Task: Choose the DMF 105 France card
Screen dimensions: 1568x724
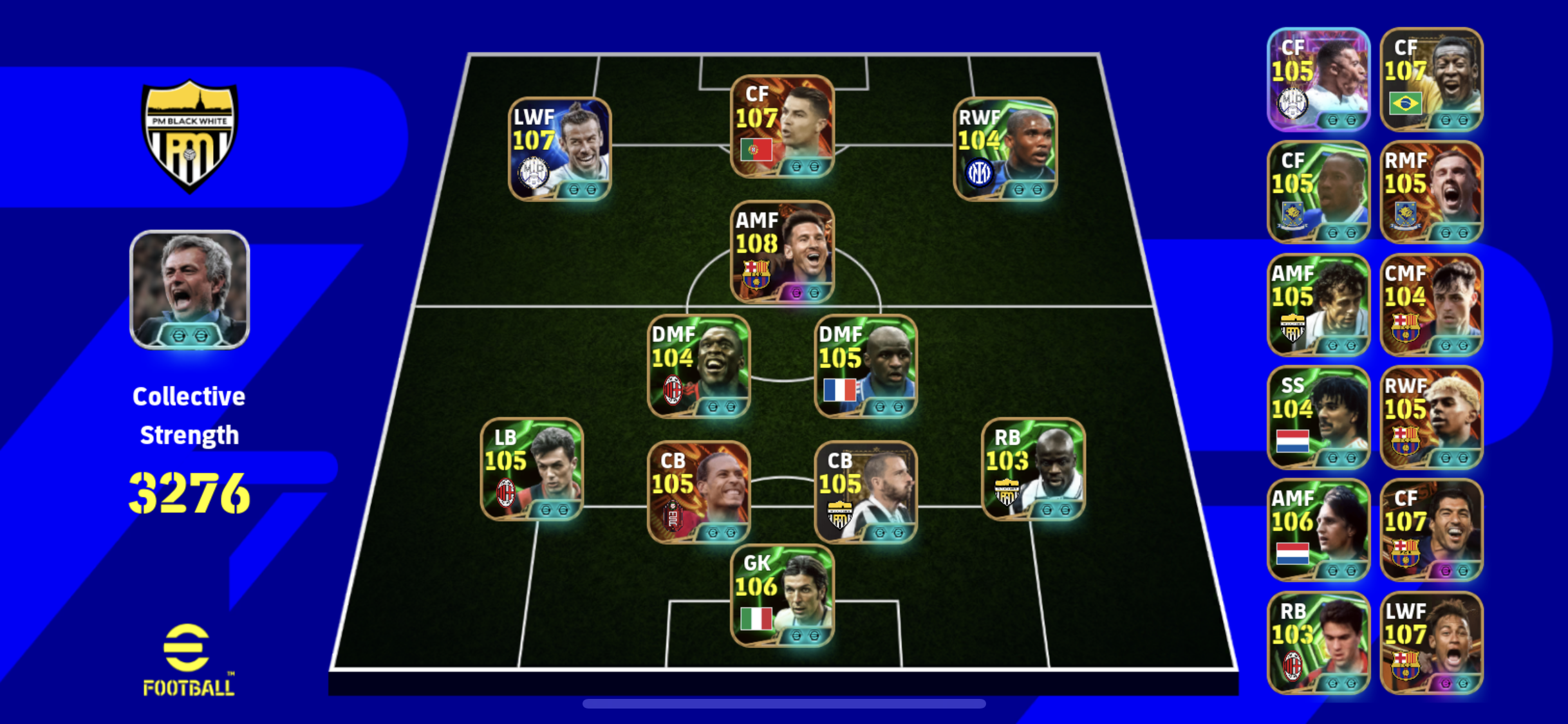Action: (x=866, y=366)
